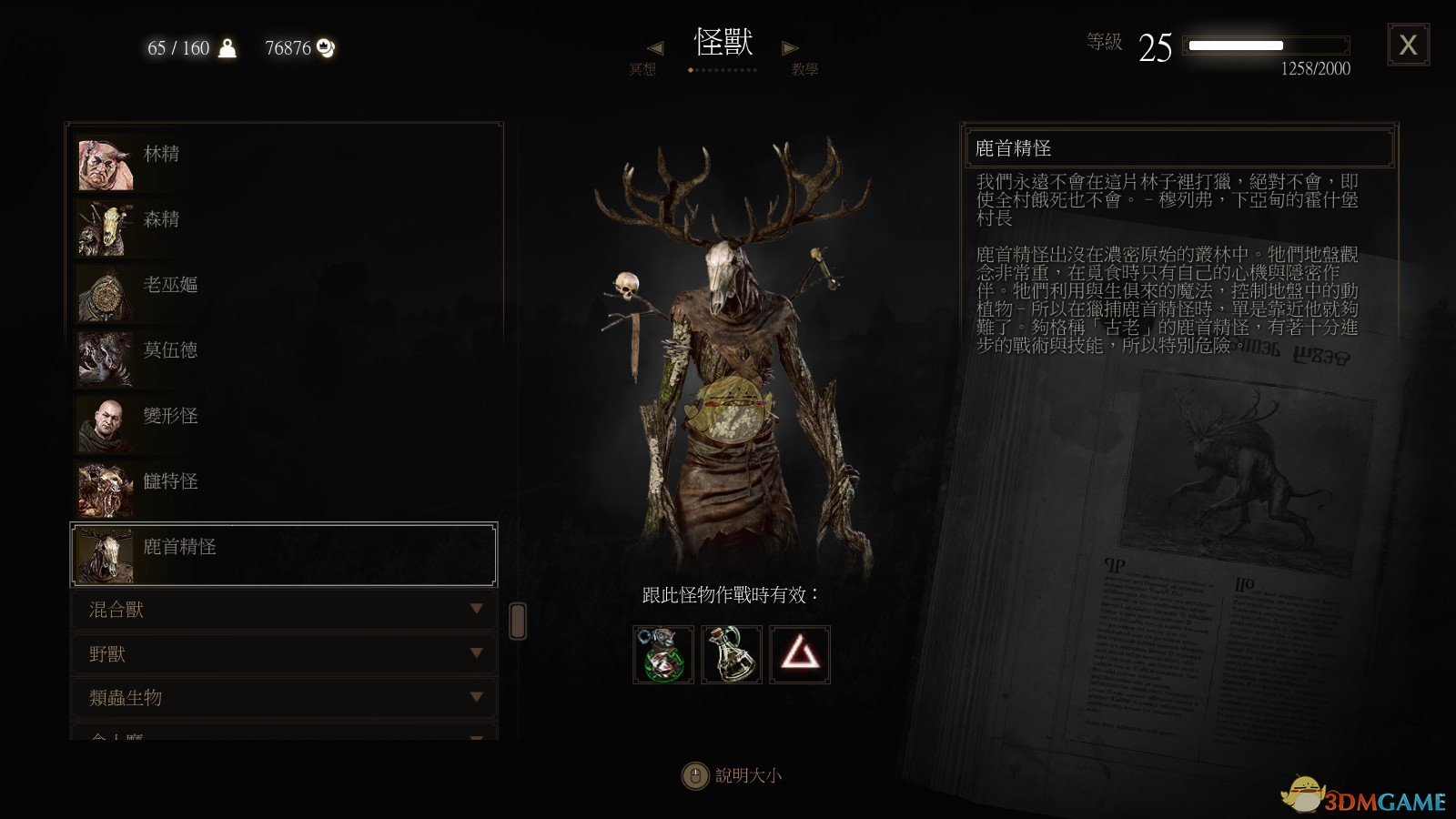Select the oil bottle effectiveness icon
The height and width of the screenshot is (819, 1456).
[732, 654]
